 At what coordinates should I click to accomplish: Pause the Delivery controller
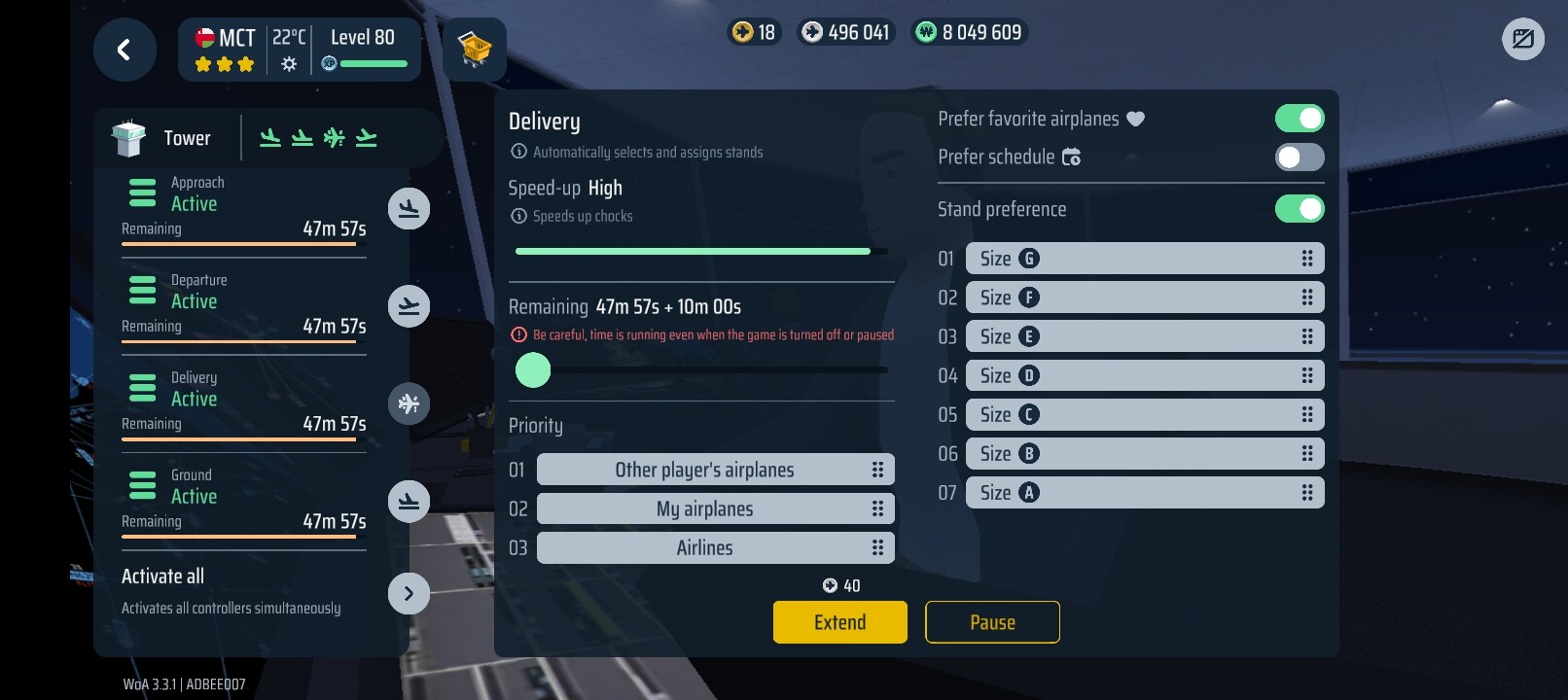tap(992, 622)
